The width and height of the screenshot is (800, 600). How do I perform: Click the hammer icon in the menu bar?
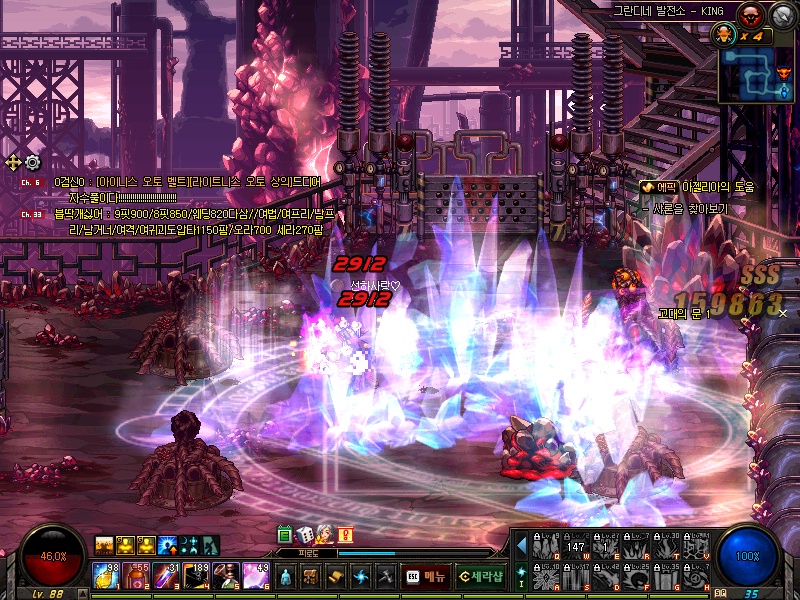click(385, 576)
